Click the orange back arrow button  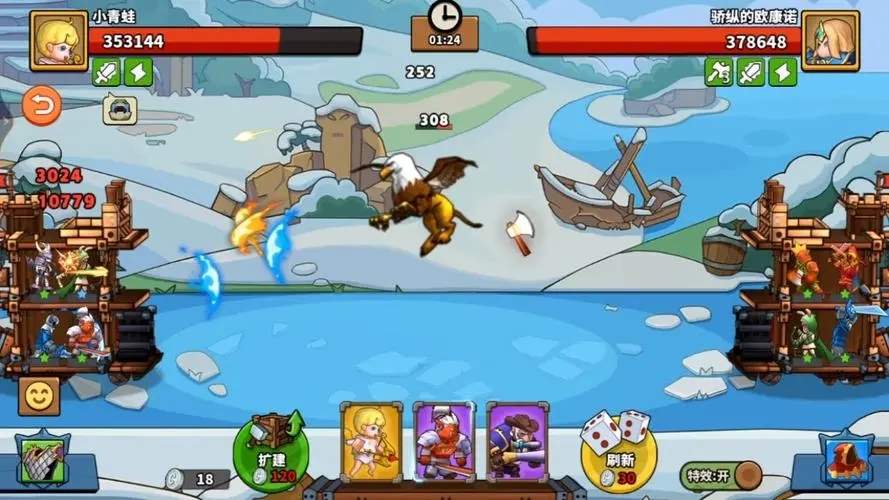click(x=41, y=106)
